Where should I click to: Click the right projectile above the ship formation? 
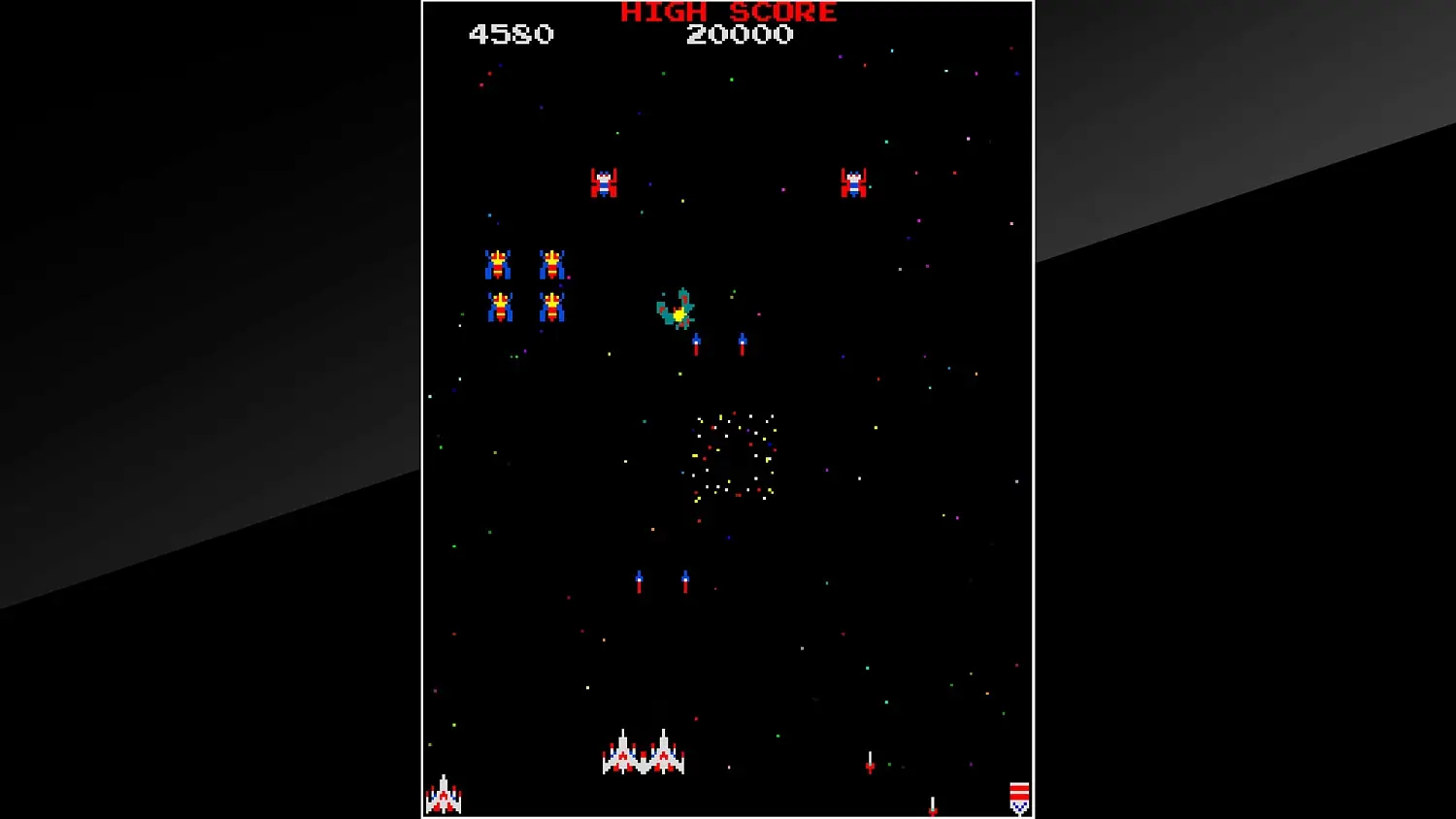684,580
